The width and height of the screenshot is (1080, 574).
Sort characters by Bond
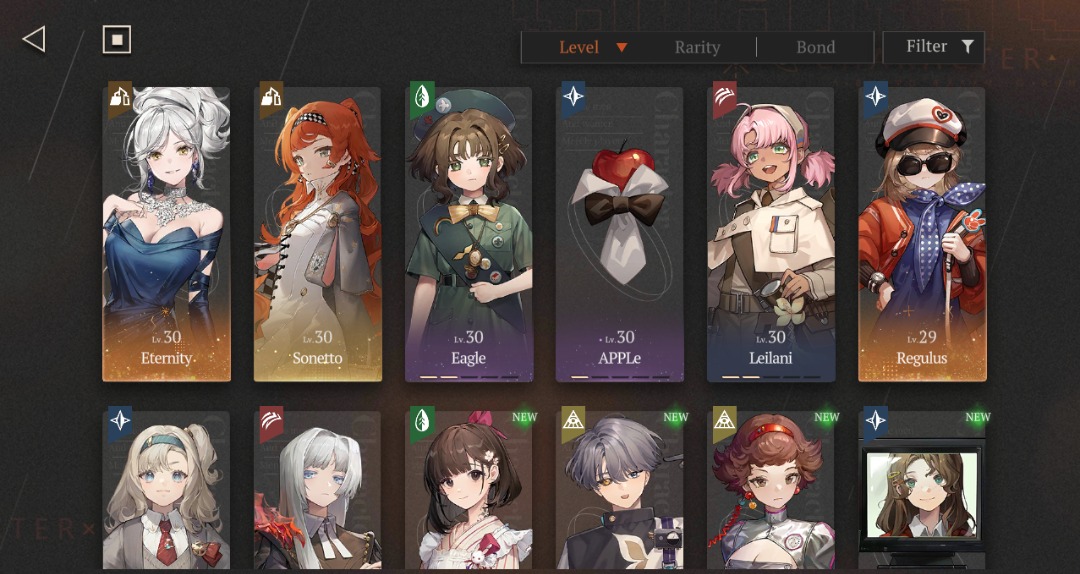tap(815, 47)
